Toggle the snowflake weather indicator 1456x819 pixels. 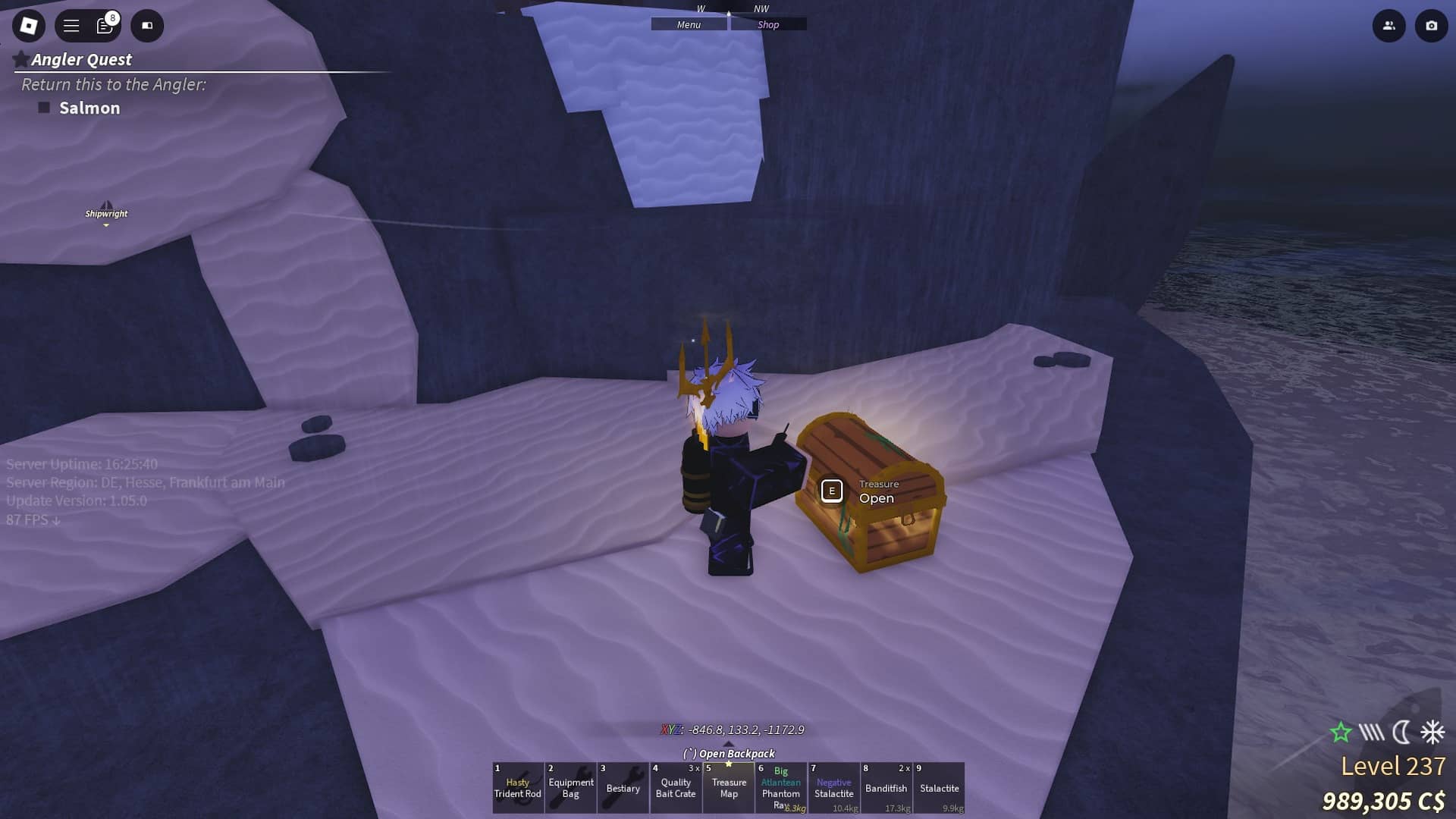point(1429,733)
